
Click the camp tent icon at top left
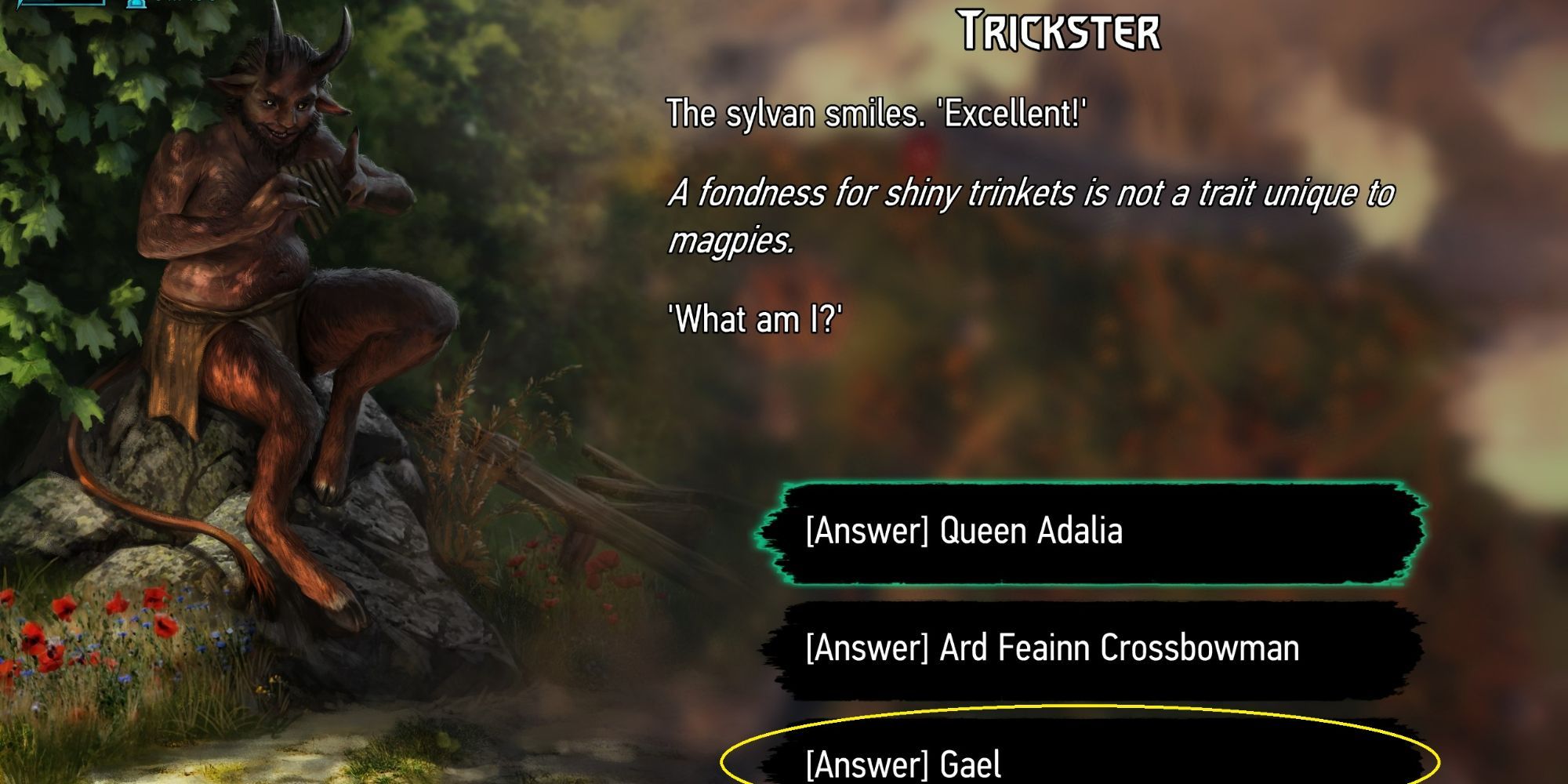(x=135, y=4)
